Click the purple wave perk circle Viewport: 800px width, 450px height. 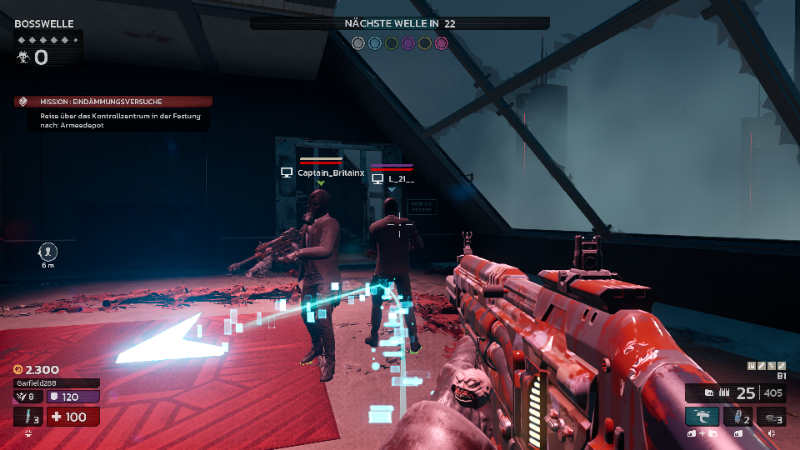point(408,43)
